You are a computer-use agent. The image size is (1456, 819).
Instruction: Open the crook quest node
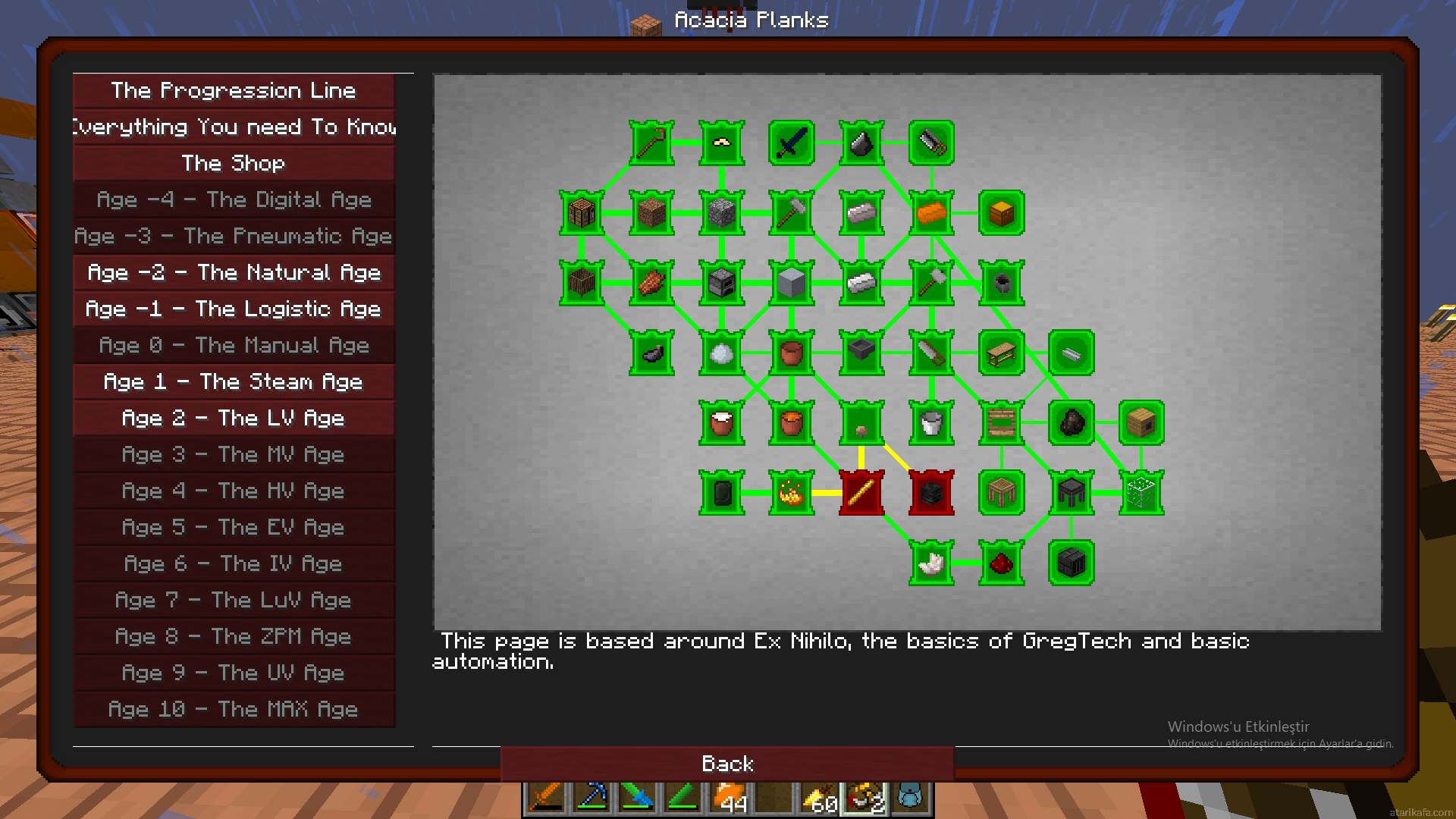pyautogui.click(x=651, y=143)
